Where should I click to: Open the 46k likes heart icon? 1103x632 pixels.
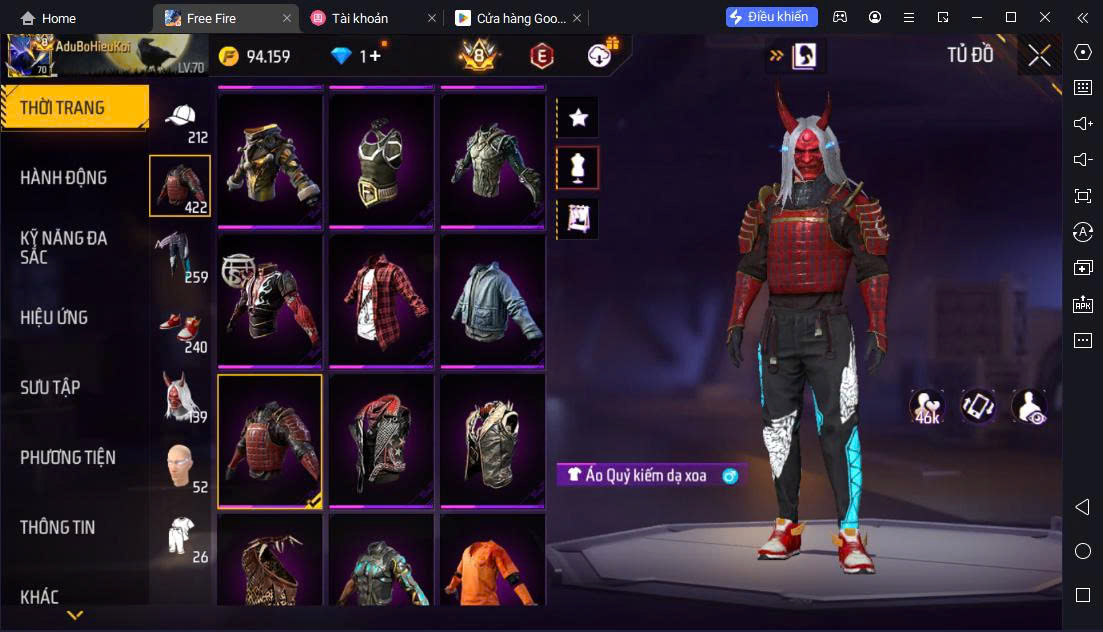point(927,405)
